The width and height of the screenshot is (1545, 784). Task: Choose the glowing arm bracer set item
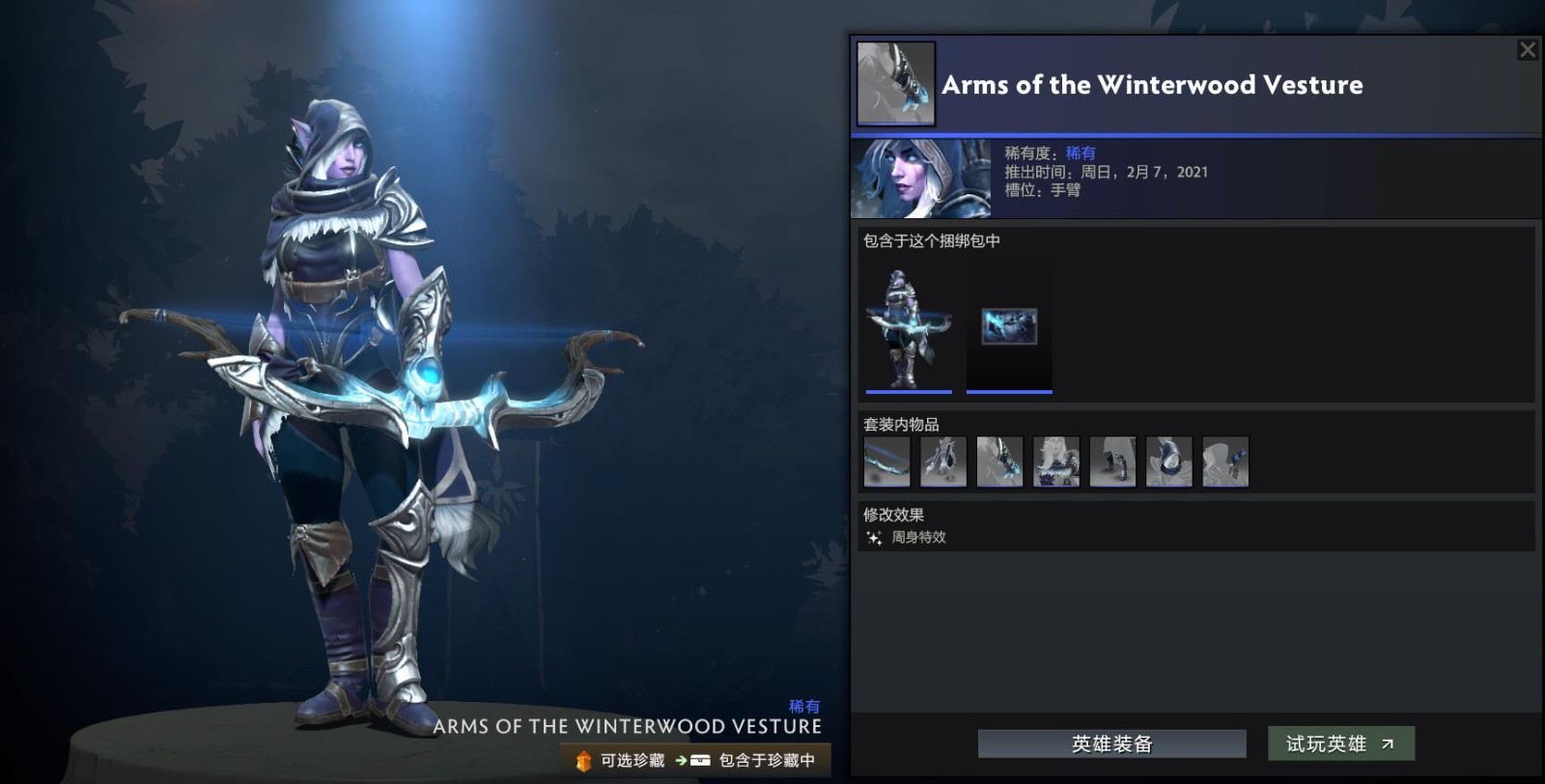(x=999, y=462)
